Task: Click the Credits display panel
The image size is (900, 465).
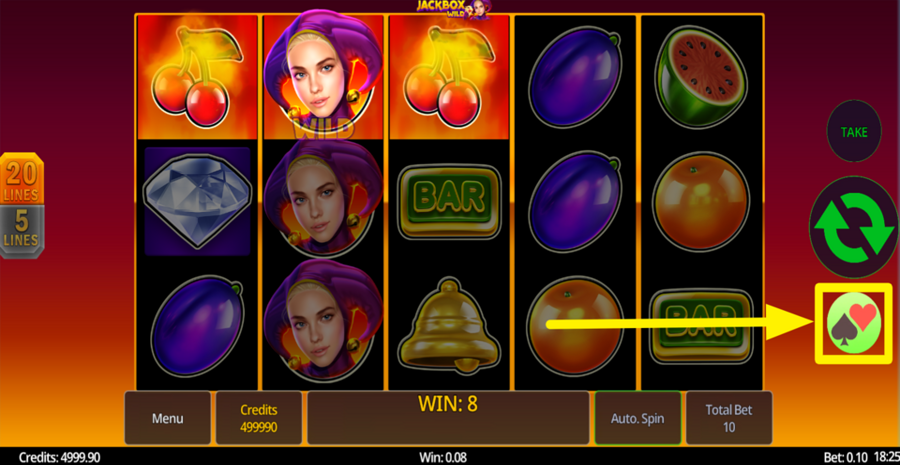Action: click(x=259, y=418)
